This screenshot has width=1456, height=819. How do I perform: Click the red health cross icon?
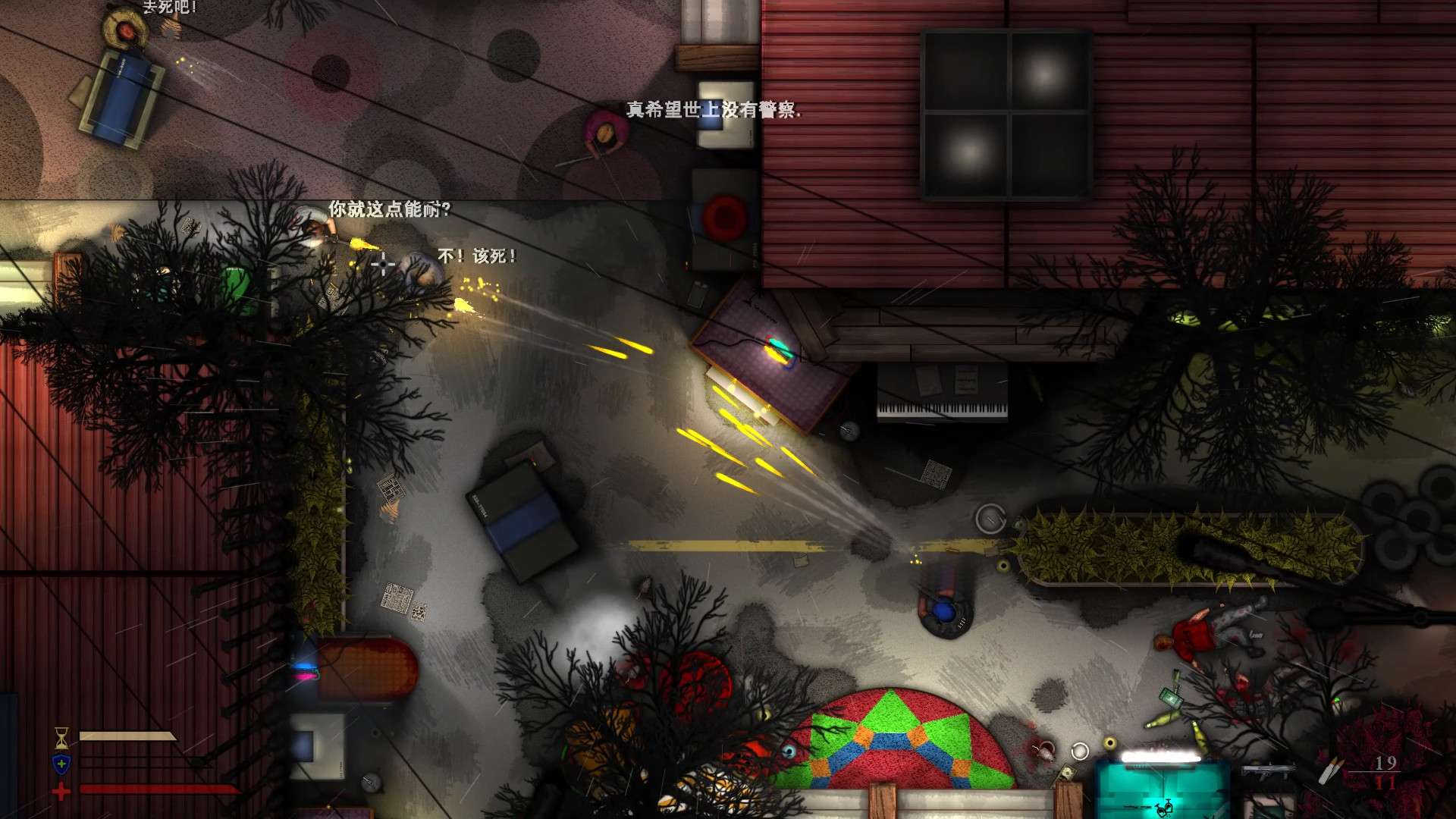60,790
